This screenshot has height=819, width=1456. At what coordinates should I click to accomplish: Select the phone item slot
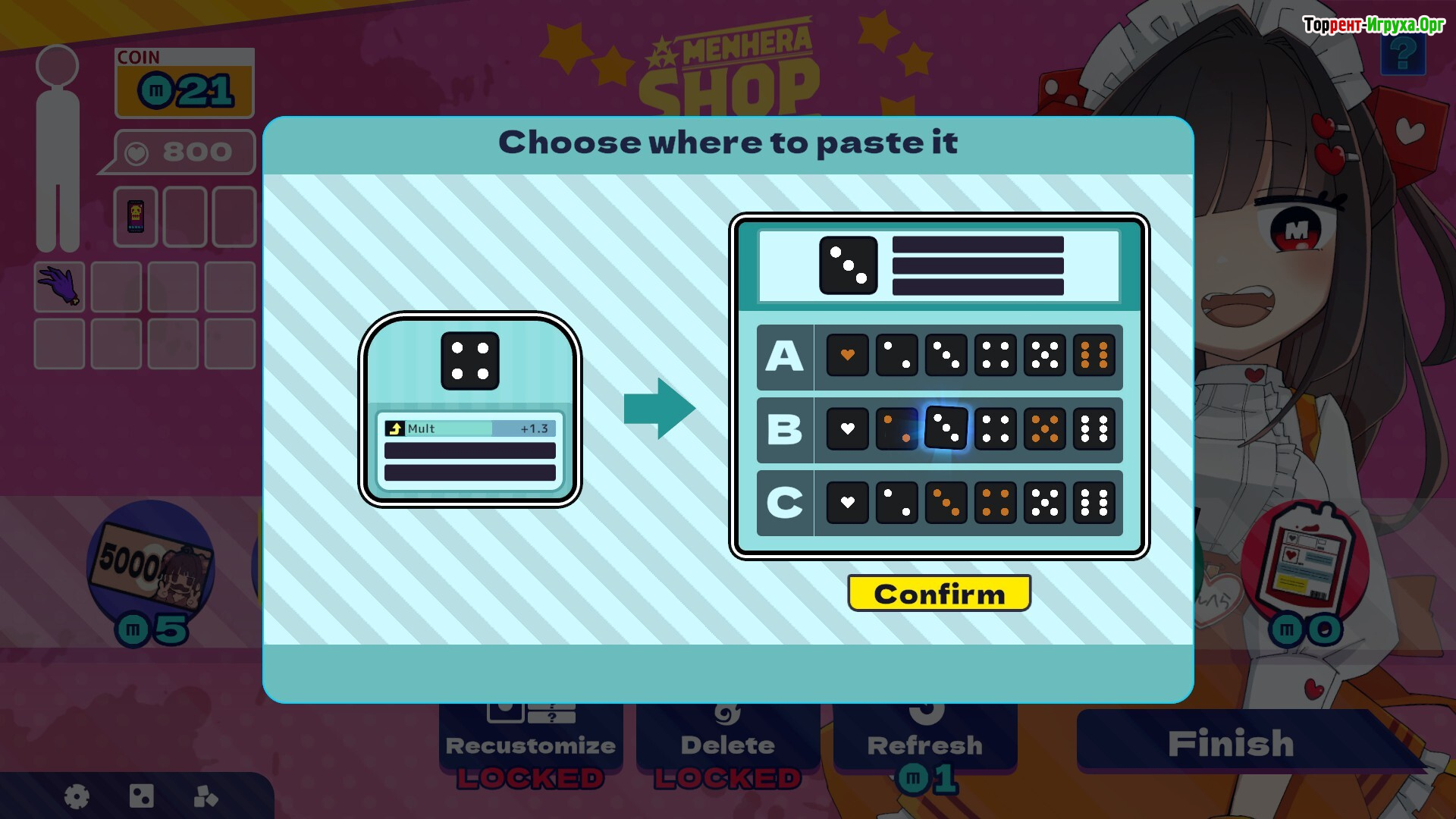pyautogui.click(x=136, y=217)
